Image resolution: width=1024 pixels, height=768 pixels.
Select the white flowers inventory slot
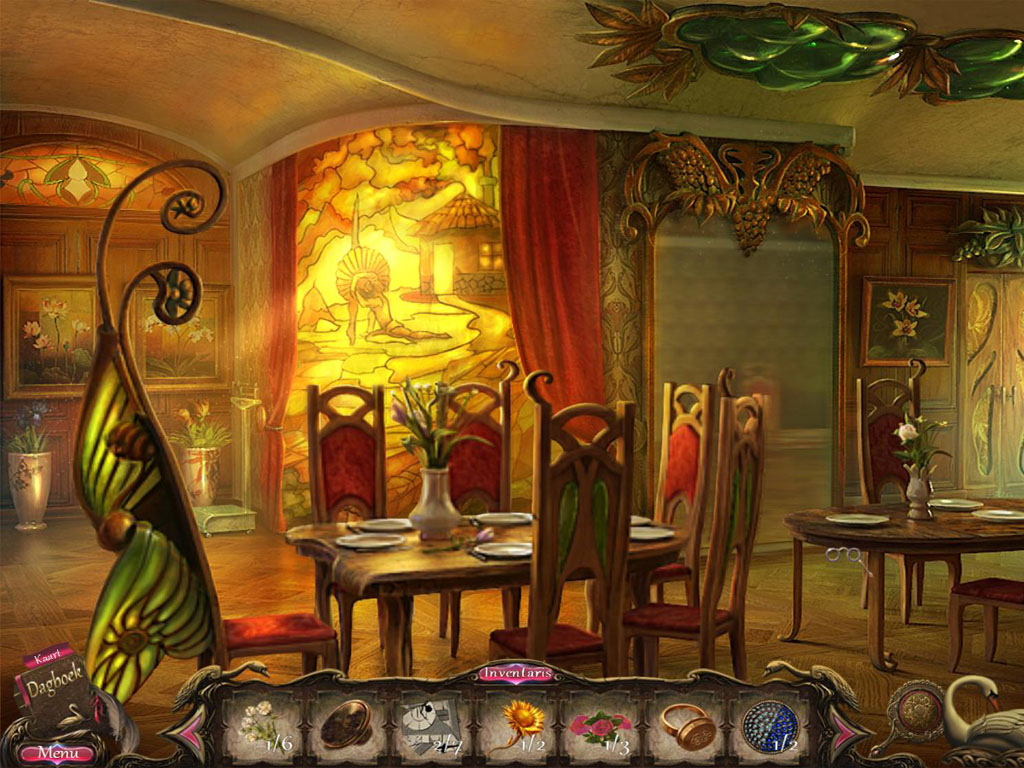tap(261, 722)
